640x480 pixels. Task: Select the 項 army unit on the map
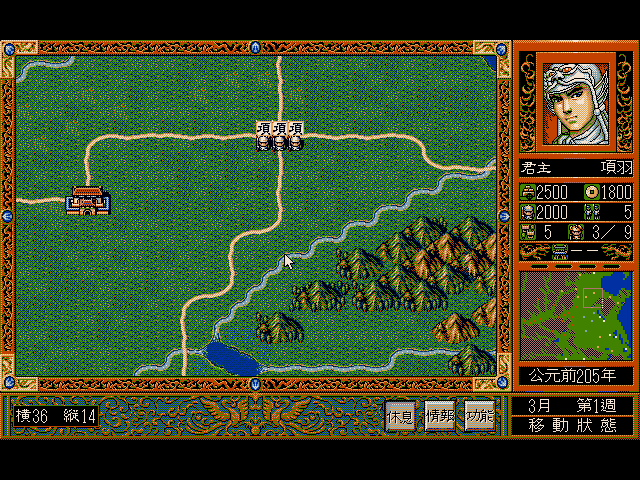(279, 136)
